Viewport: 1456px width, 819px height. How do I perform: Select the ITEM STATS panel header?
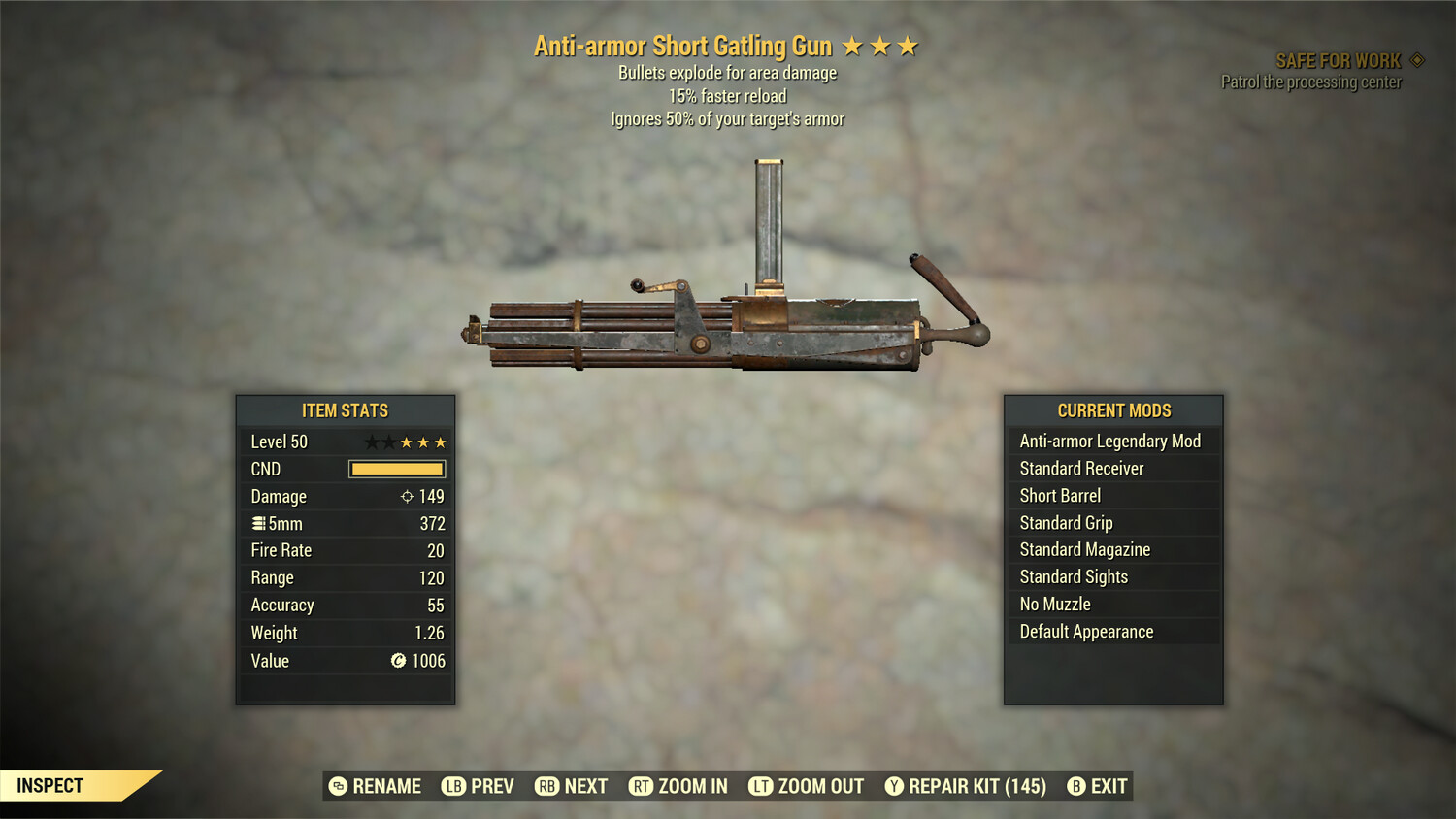pyautogui.click(x=345, y=410)
